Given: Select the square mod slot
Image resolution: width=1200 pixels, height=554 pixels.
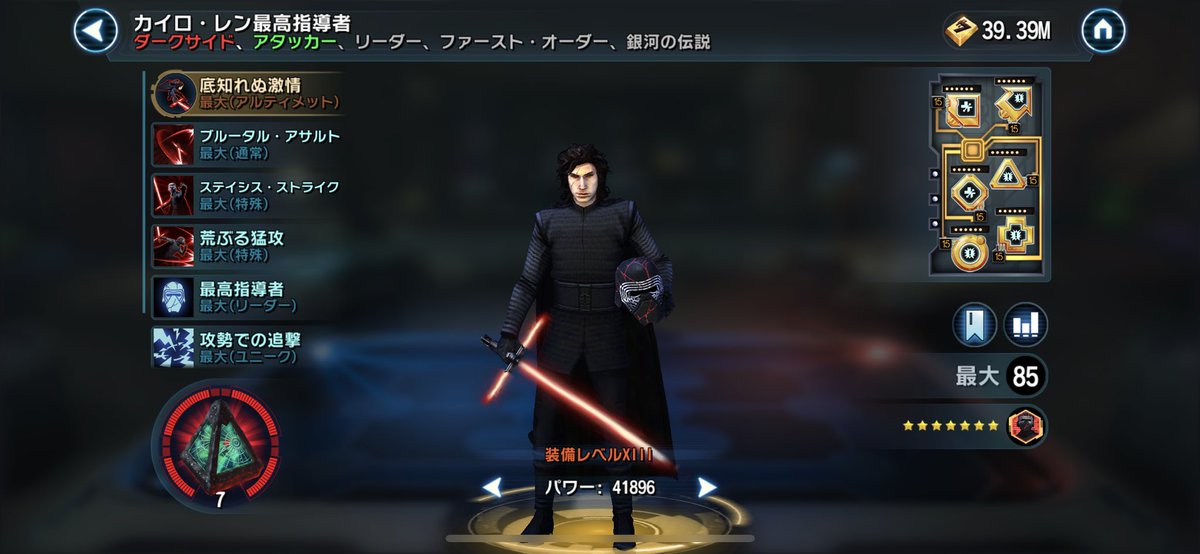Looking at the screenshot, I should click(966, 106).
